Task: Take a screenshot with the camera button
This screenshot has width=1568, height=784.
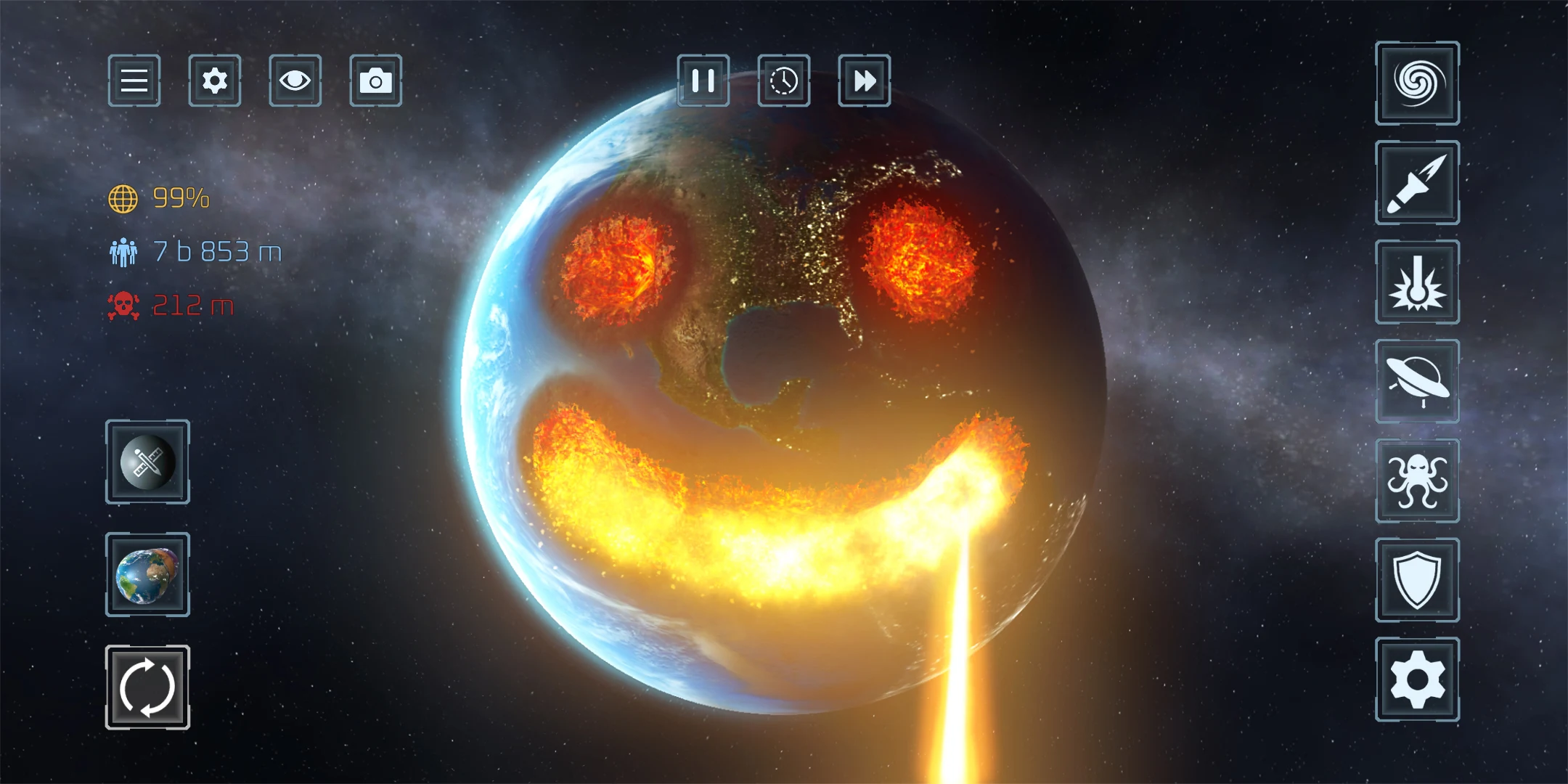Action: (375, 81)
